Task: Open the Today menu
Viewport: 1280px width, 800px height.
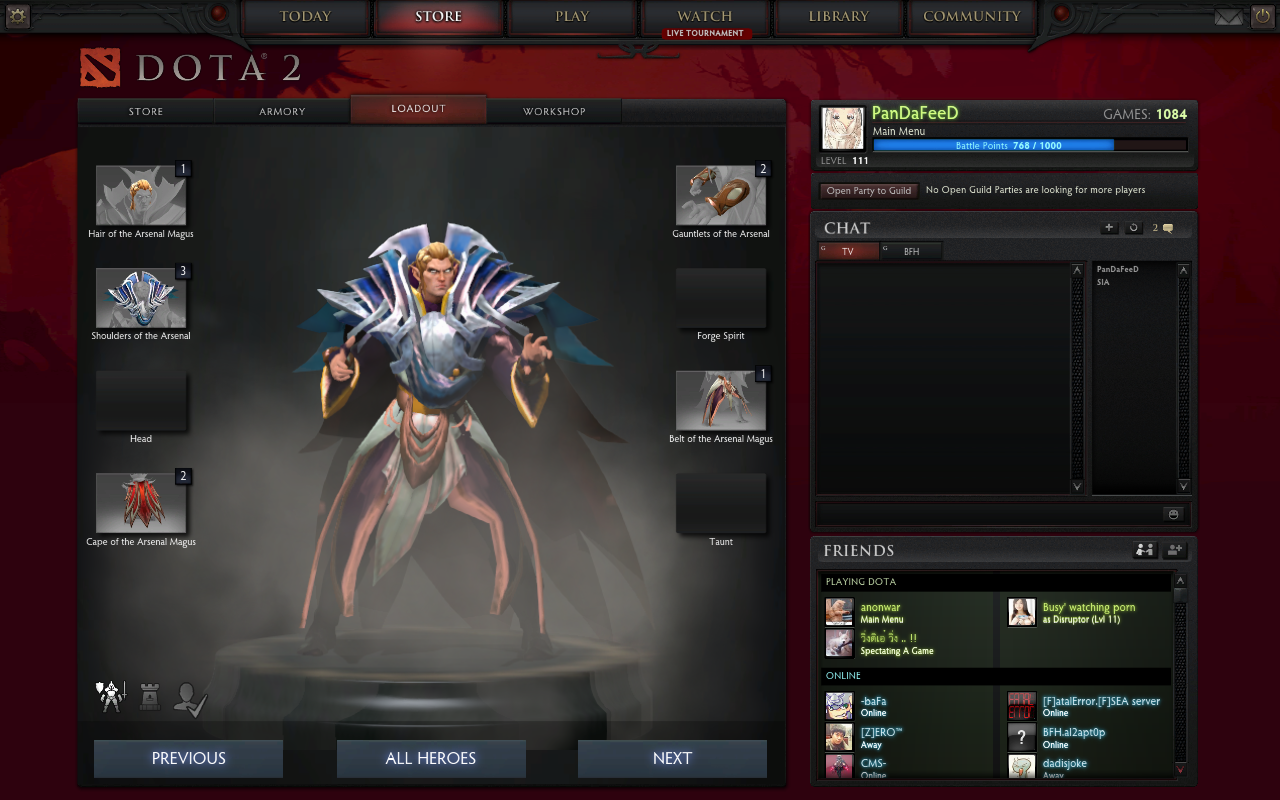Action: (x=305, y=17)
